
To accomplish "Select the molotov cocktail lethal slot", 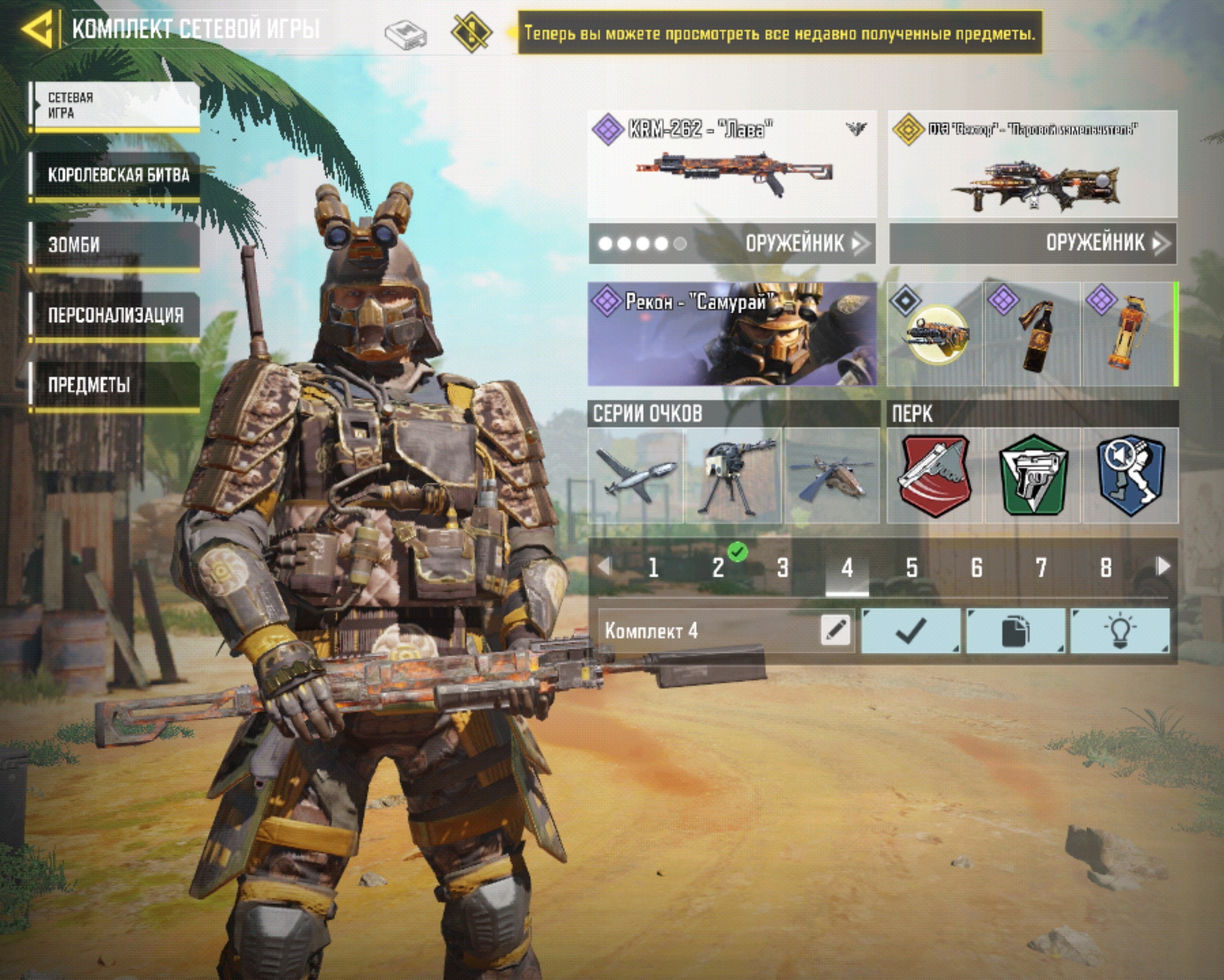I will coord(1032,335).
